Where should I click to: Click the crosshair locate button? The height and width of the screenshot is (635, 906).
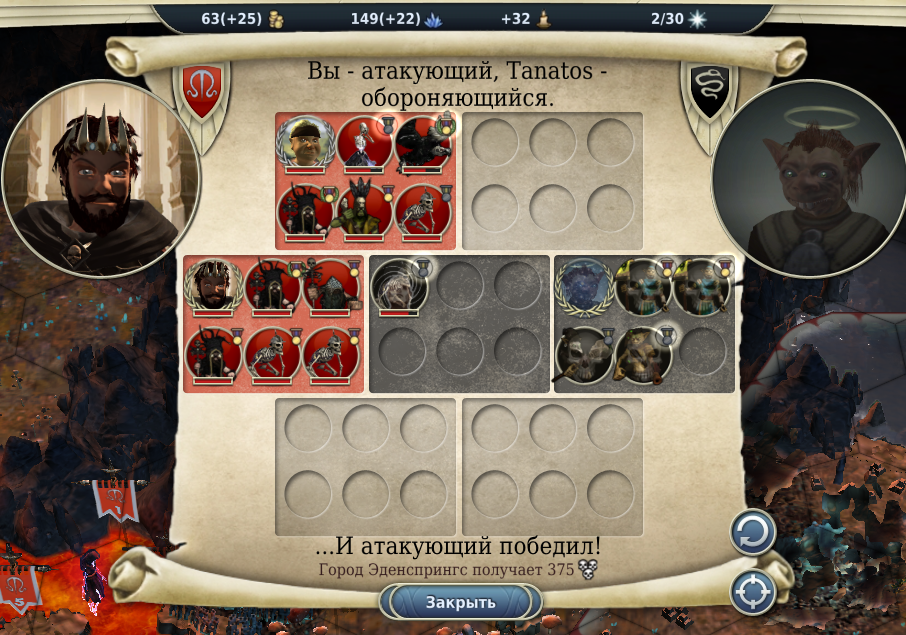(x=752, y=592)
